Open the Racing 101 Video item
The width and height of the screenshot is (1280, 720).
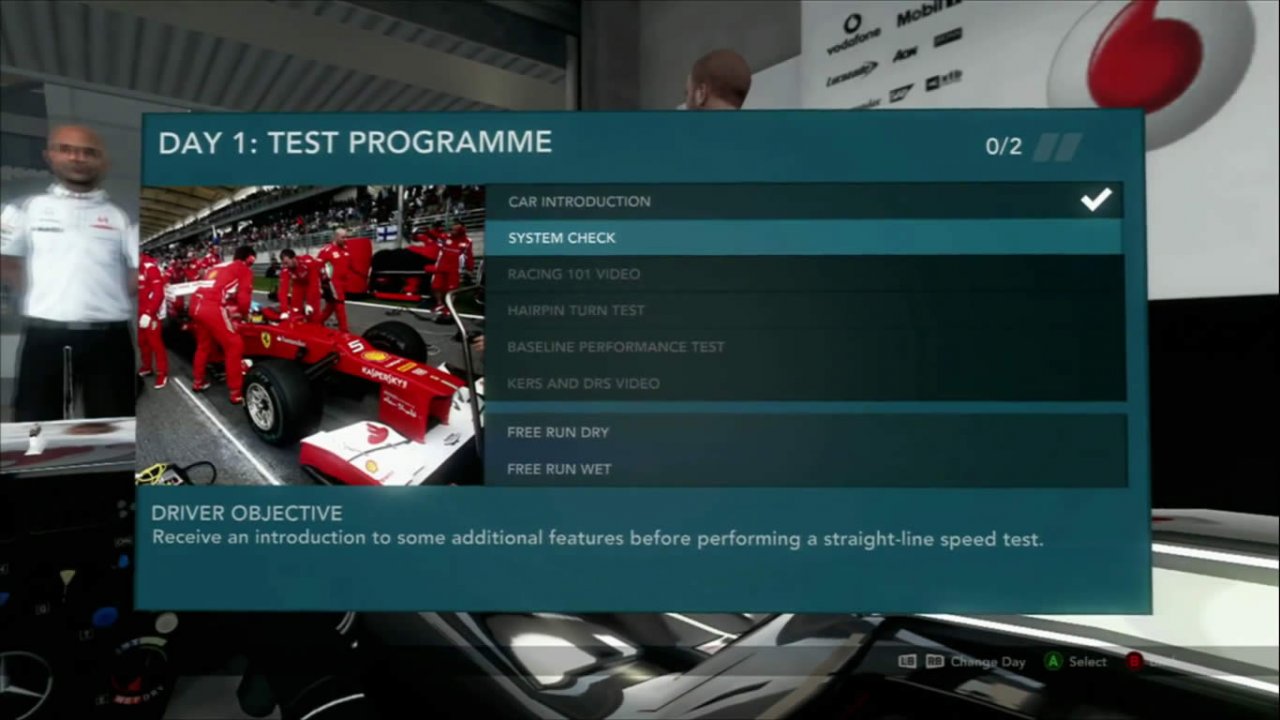tap(573, 273)
